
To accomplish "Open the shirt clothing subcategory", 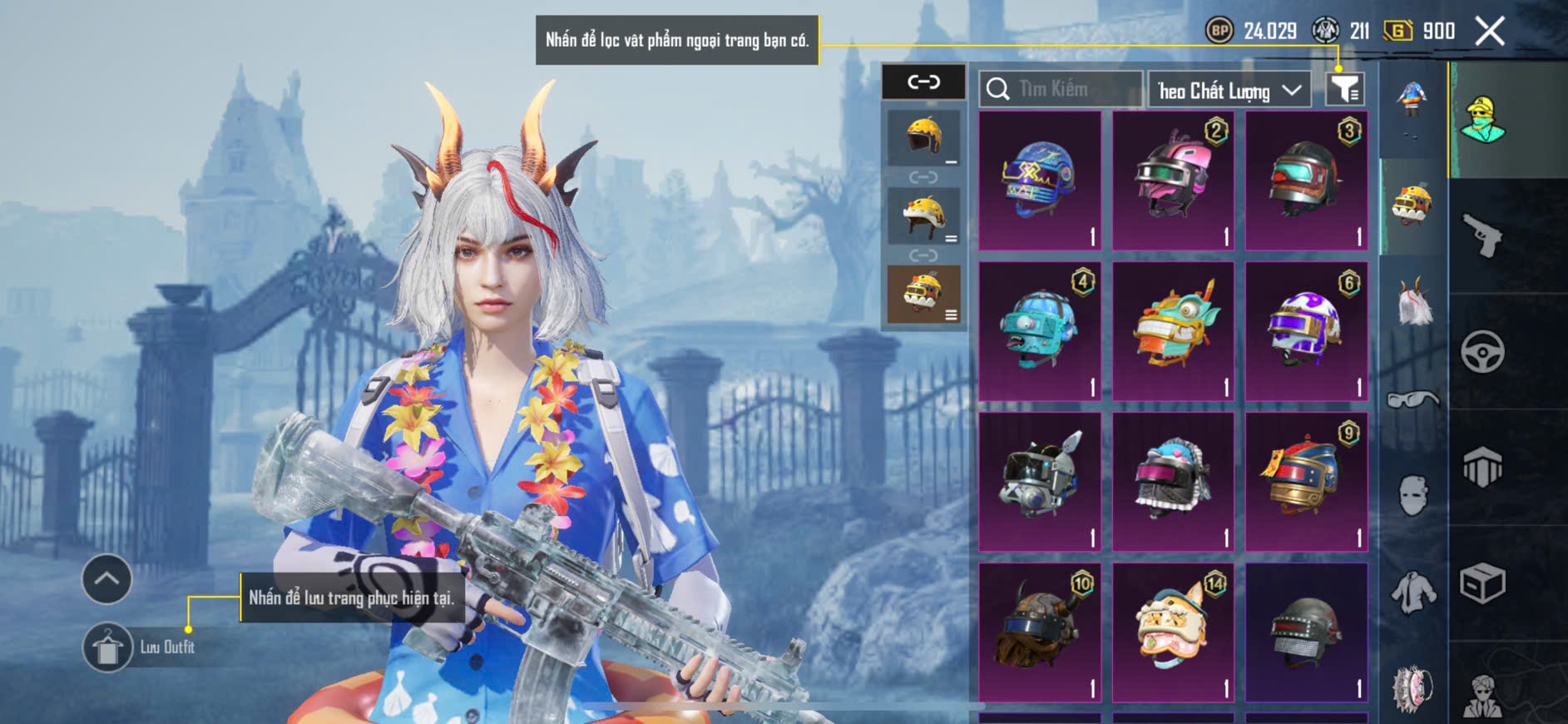I will click(1413, 592).
